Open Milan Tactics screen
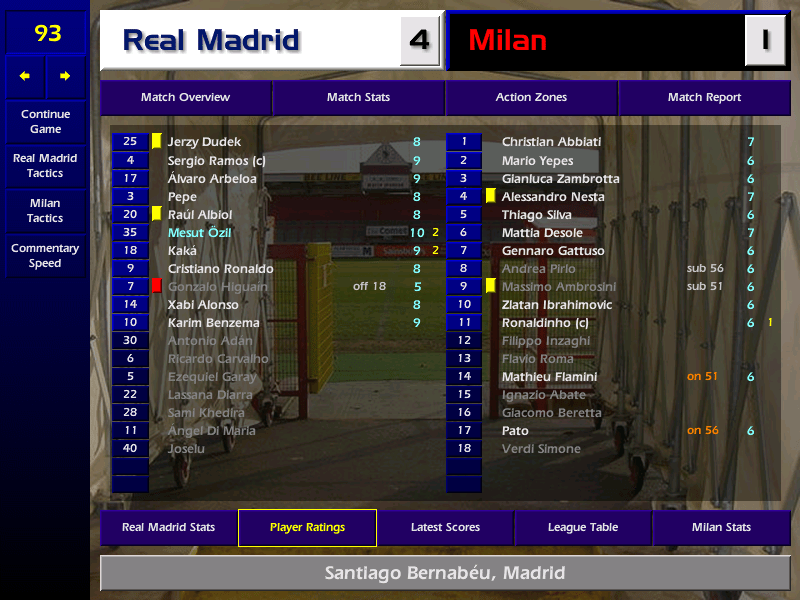The height and width of the screenshot is (600, 800). pos(45,210)
